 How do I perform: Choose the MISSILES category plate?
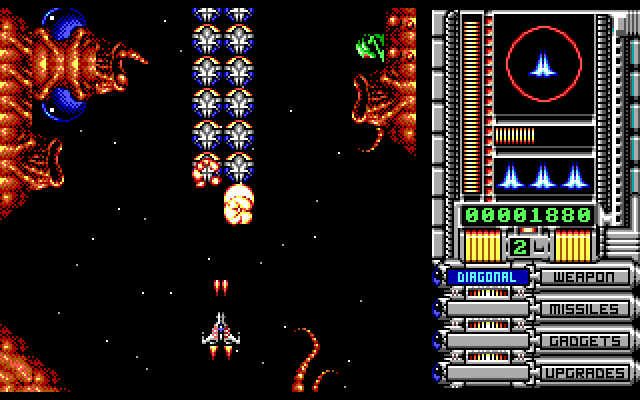(585, 309)
